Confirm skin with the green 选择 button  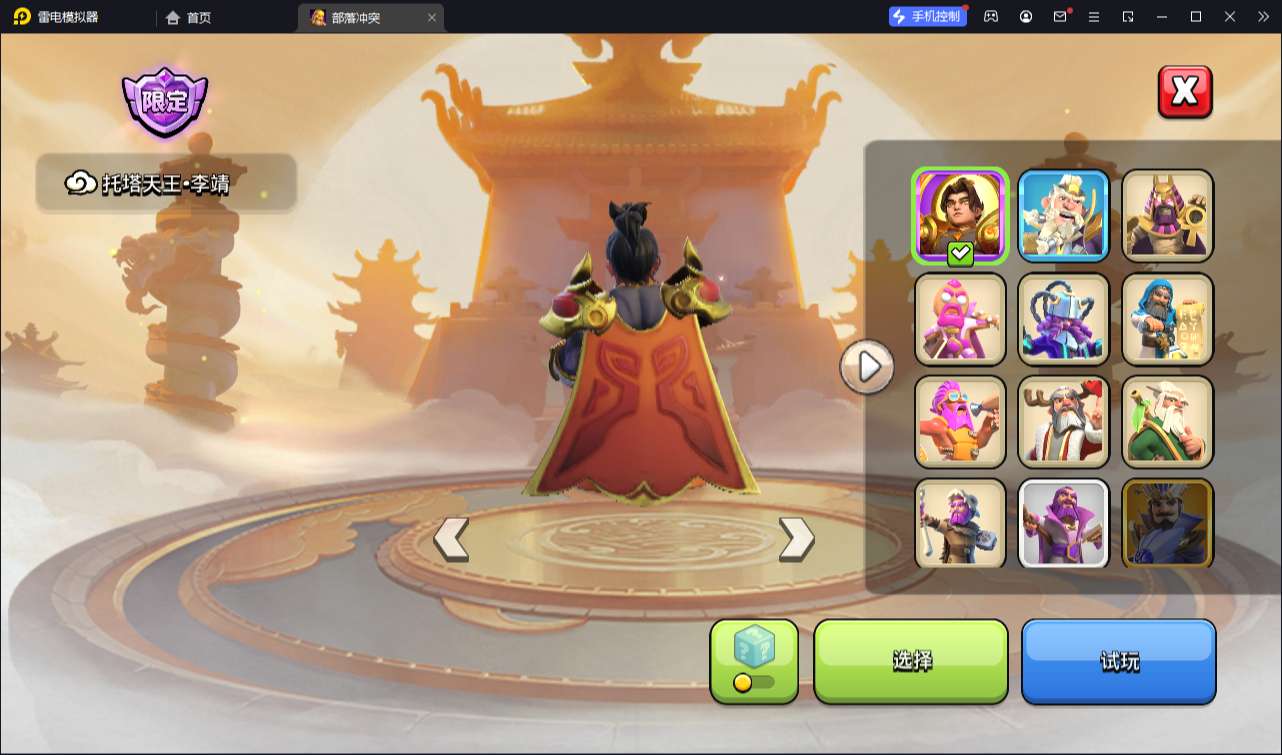(x=911, y=661)
